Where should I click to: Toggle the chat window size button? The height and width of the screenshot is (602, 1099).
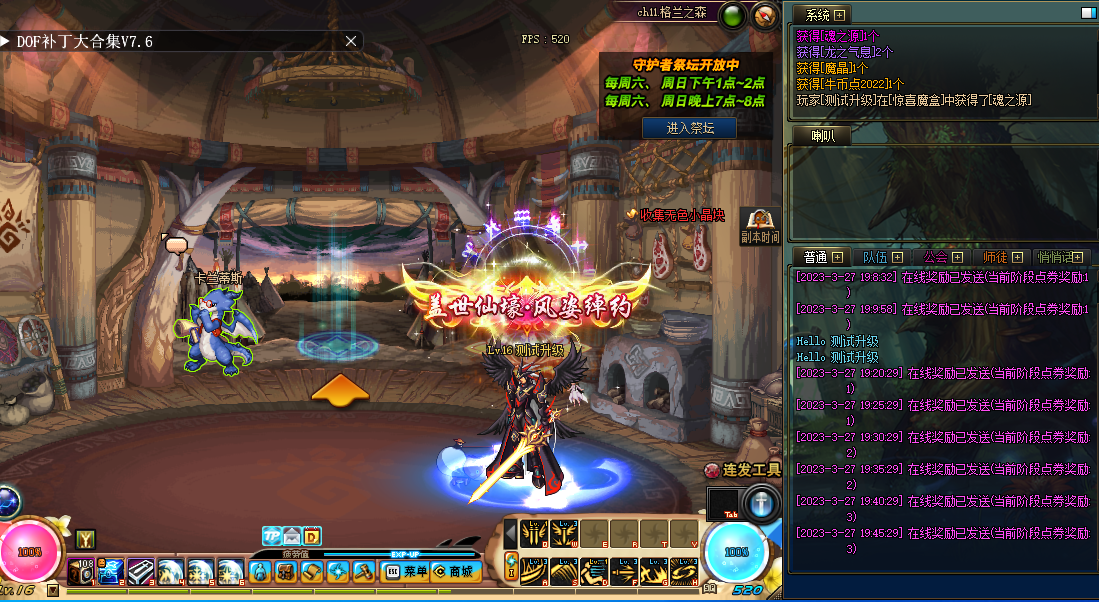tap(1087, 14)
